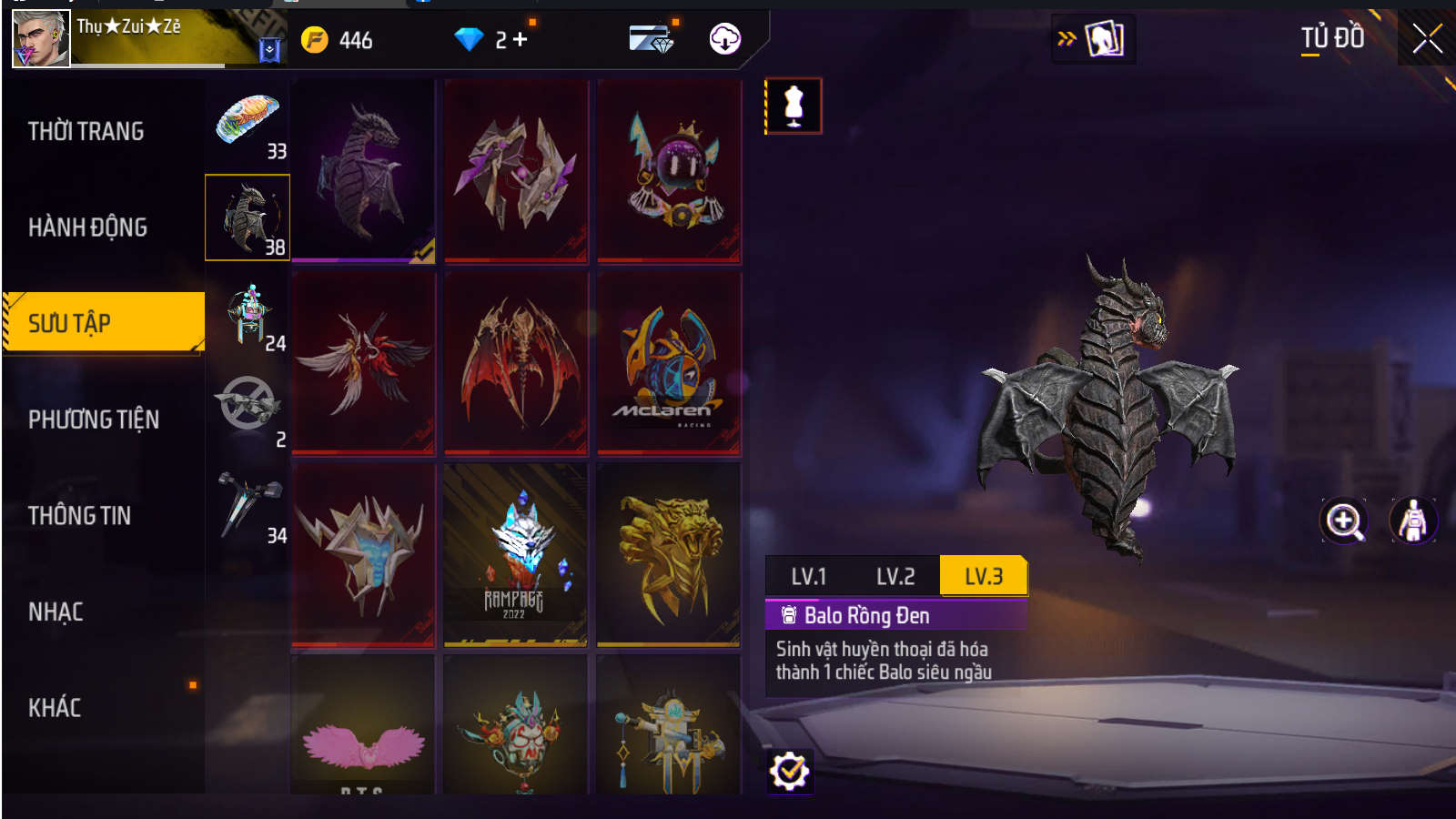Open the mannequin outfit icon
Screen dimensions: 1456x819
pos(794,106)
